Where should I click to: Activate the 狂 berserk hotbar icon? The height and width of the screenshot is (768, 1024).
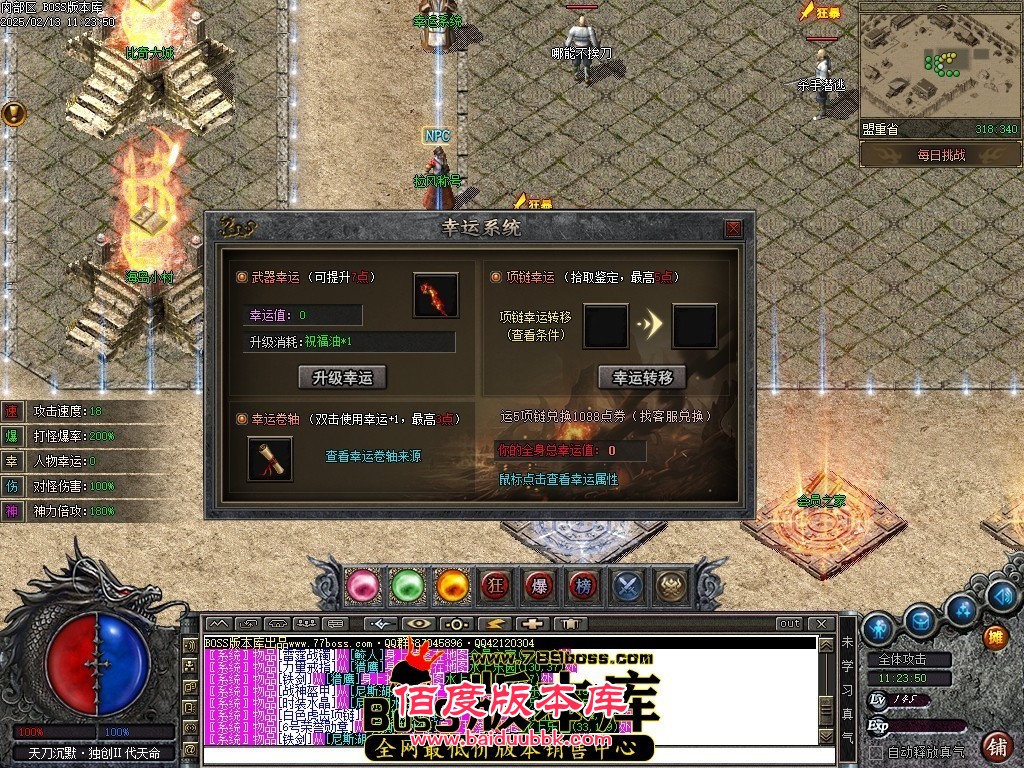[495, 584]
